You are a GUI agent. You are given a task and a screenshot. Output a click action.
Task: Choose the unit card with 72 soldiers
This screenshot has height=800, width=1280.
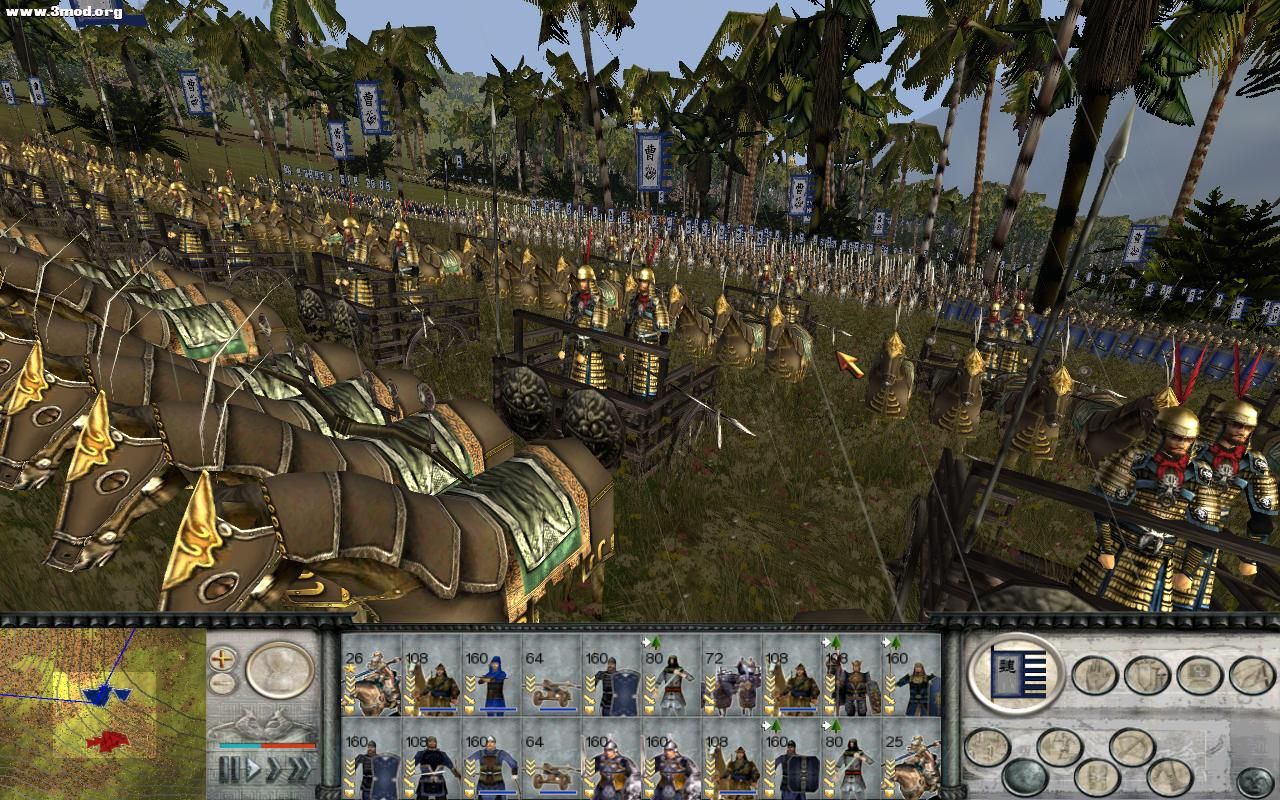tap(731, 674)
